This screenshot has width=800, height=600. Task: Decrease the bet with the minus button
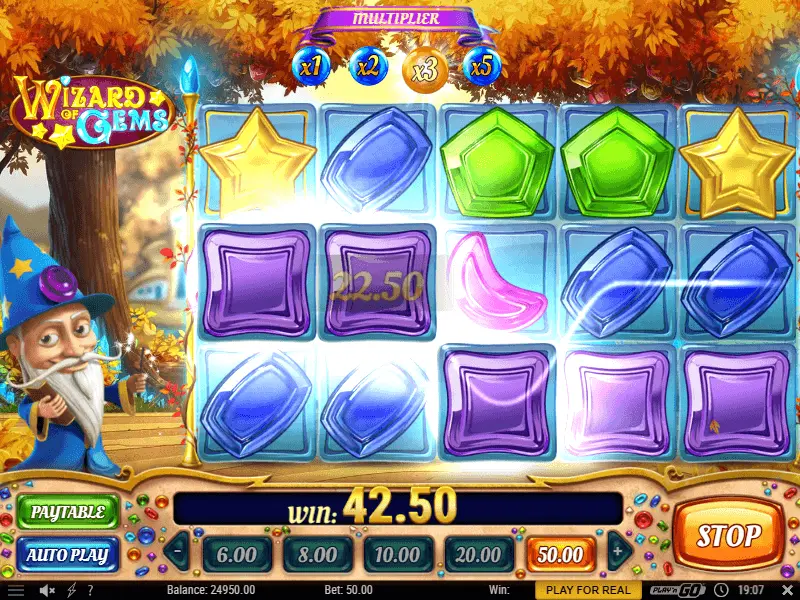177,551
